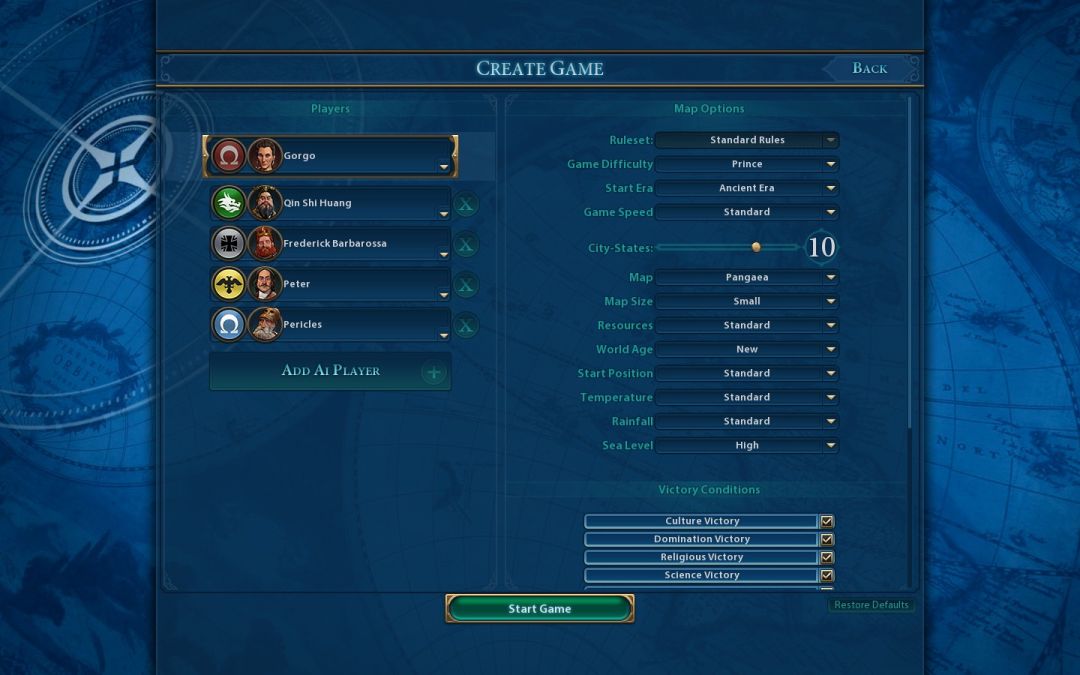Adjust the City-States slider handle

[x=756, y=247]
